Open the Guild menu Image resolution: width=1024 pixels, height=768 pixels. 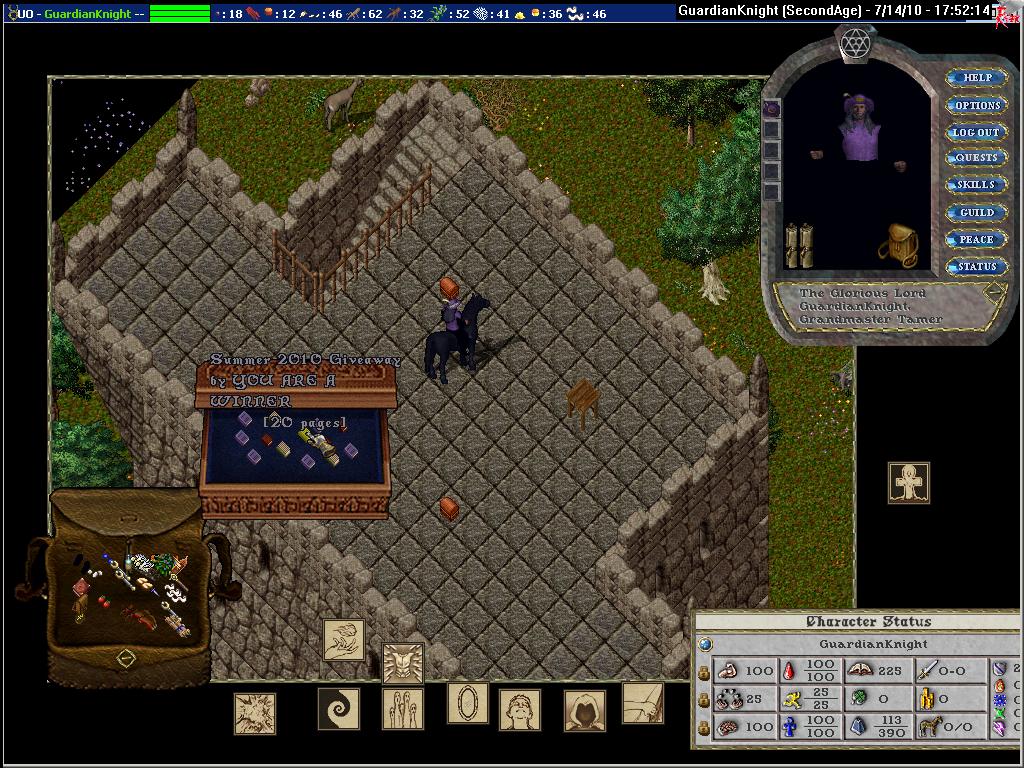click(976, 212)
